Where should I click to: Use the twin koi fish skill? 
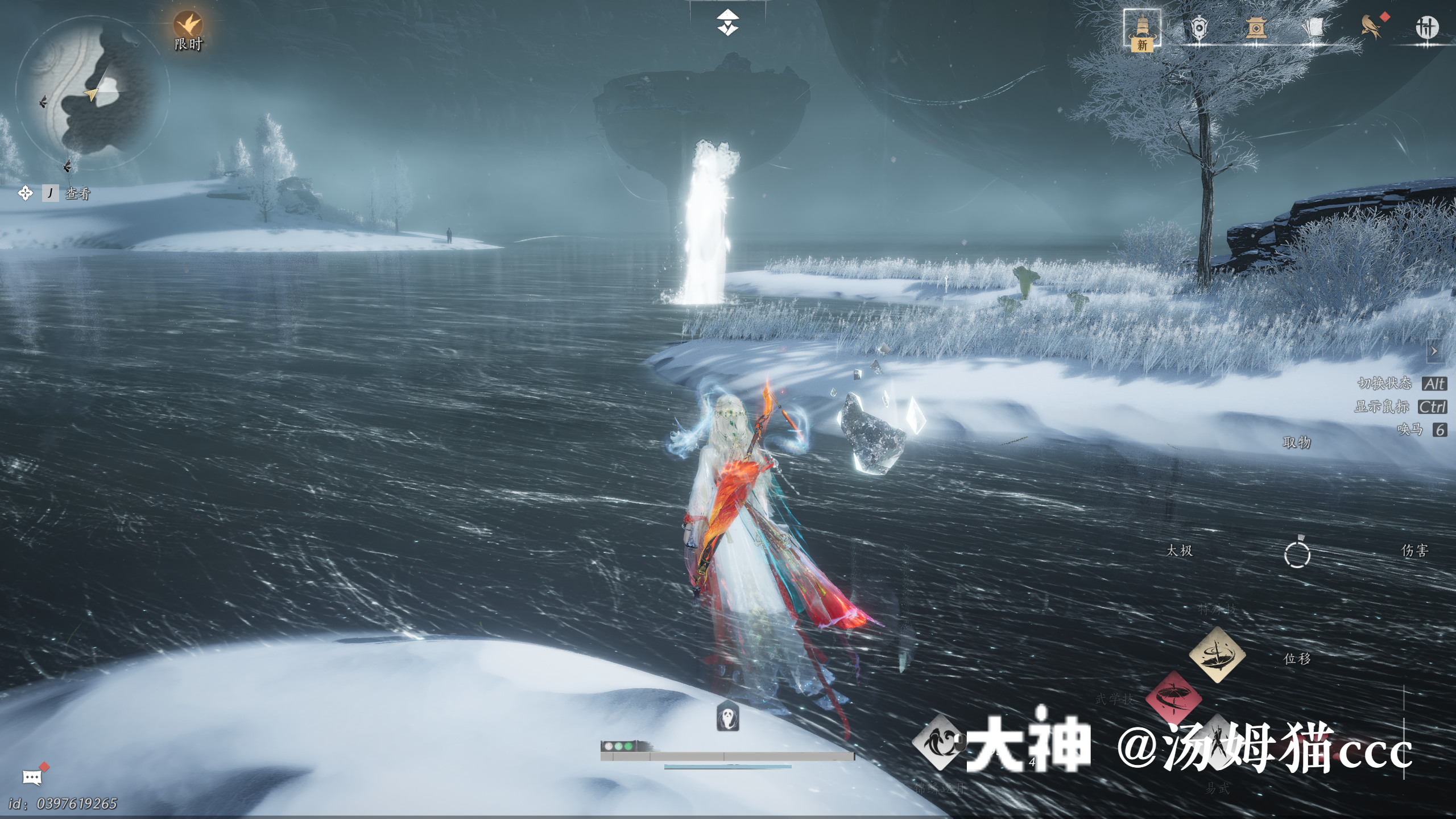point(939,743)
